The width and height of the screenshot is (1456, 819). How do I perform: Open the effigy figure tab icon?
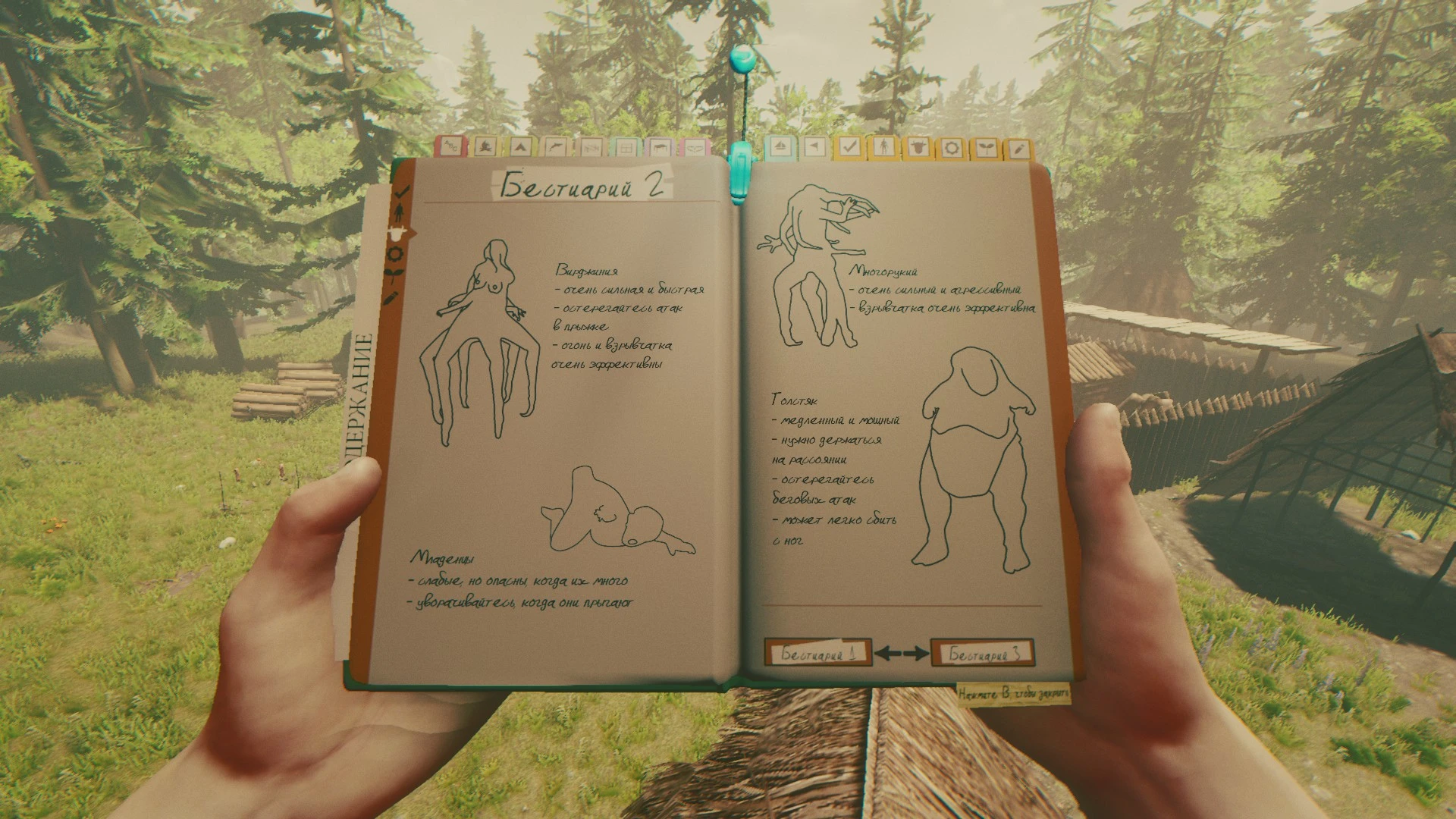[884, 148]
